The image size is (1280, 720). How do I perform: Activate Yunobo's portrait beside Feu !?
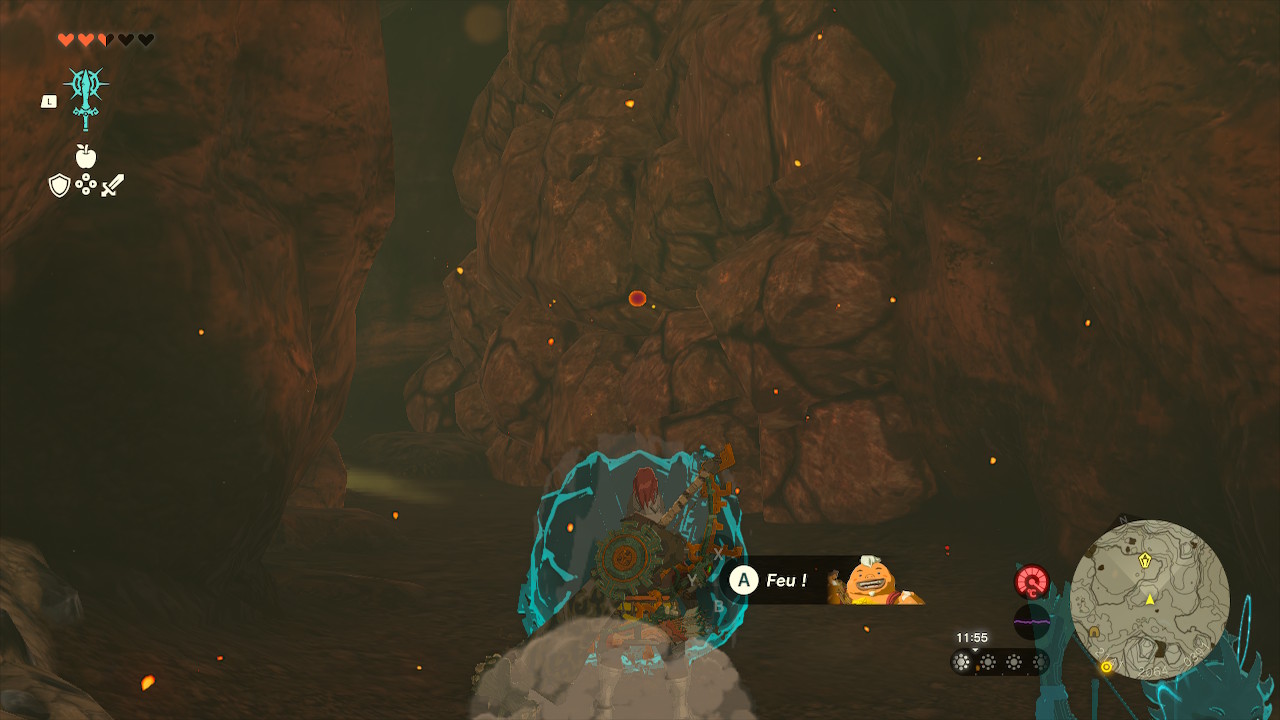coord(871,581)
